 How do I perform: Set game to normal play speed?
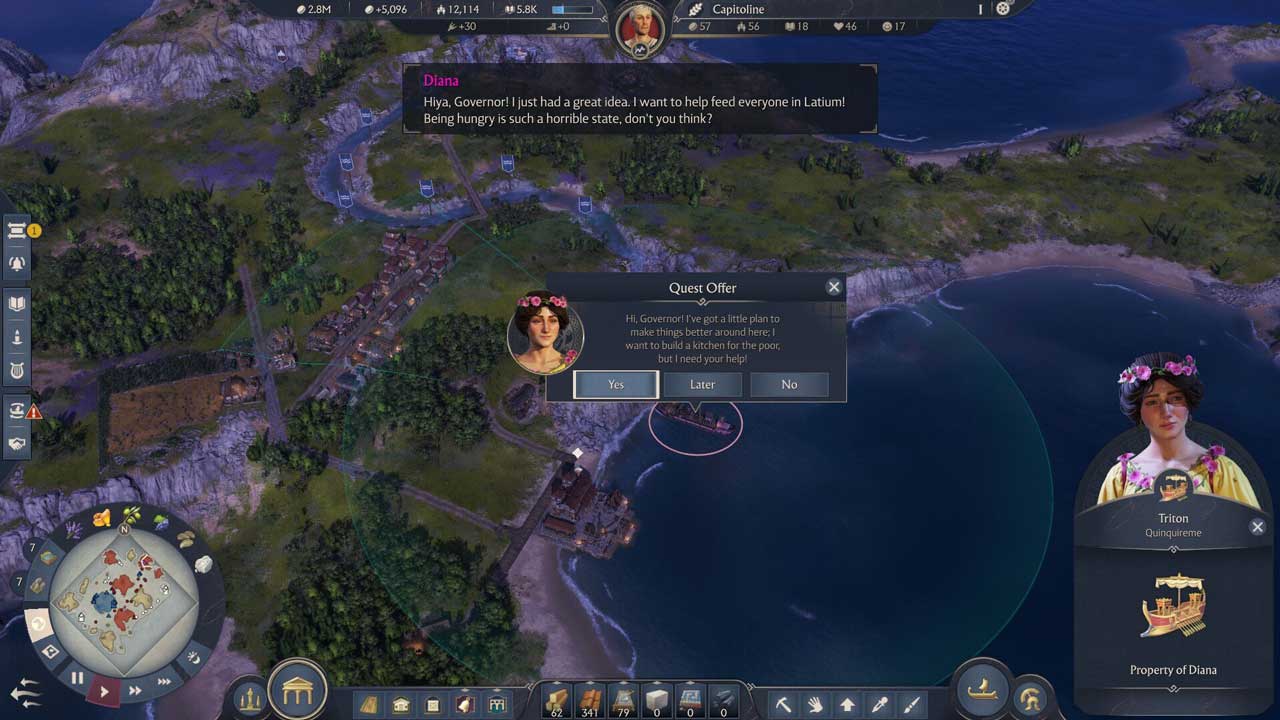[104, 691]
